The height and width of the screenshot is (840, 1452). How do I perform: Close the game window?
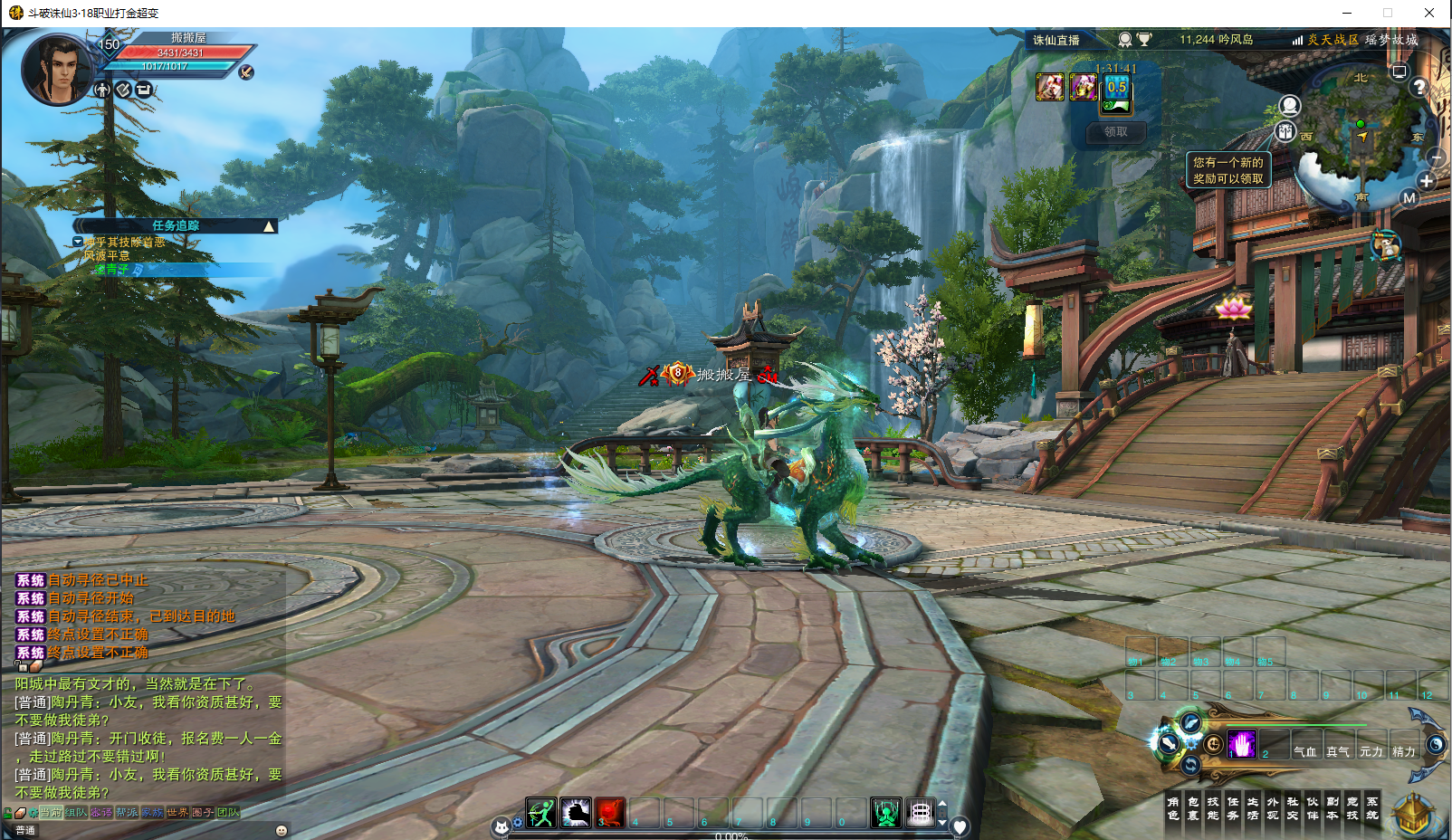1429,13
